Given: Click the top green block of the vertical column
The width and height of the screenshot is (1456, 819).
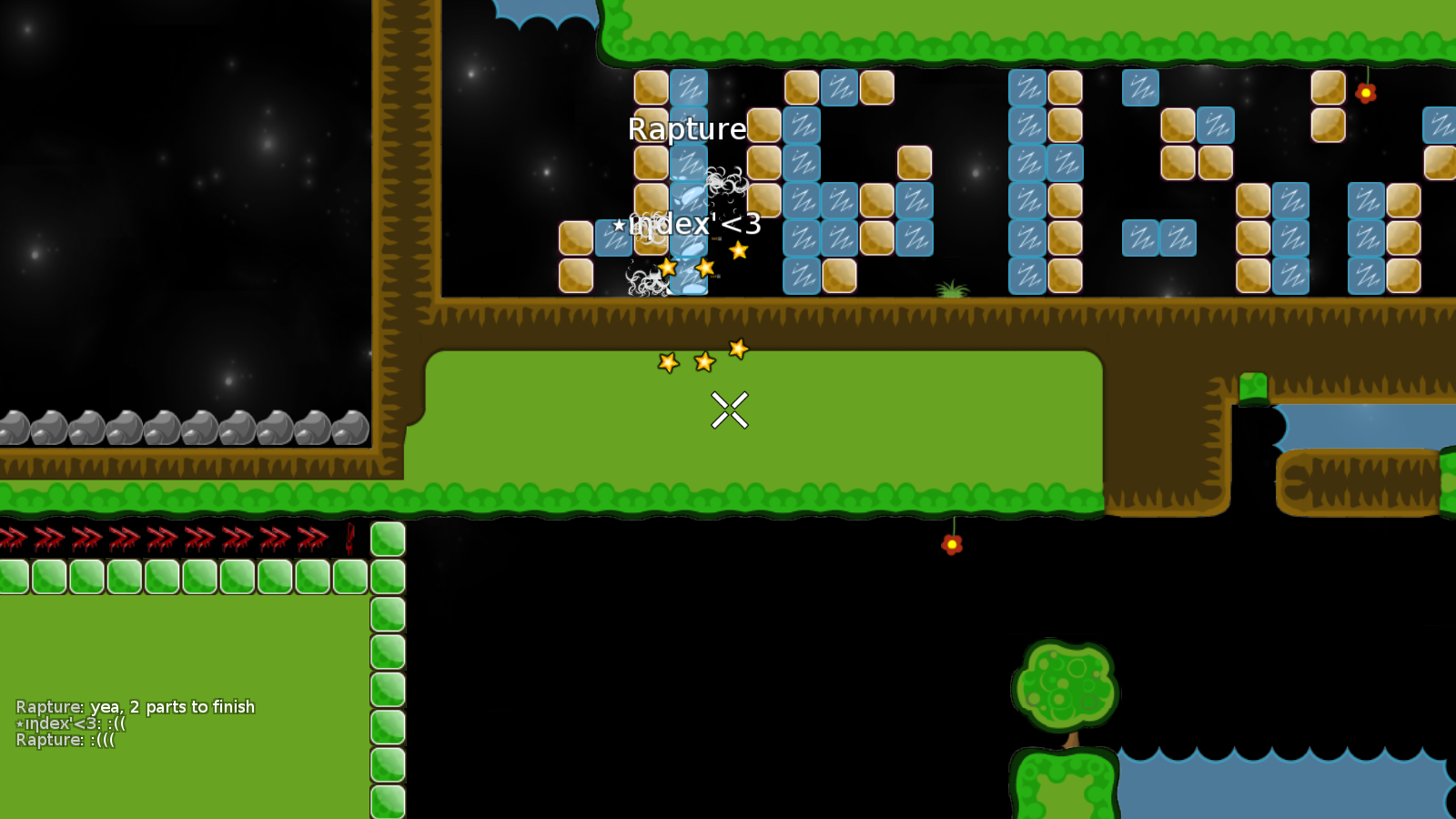Looking at the screenshot, I should 389,537.
